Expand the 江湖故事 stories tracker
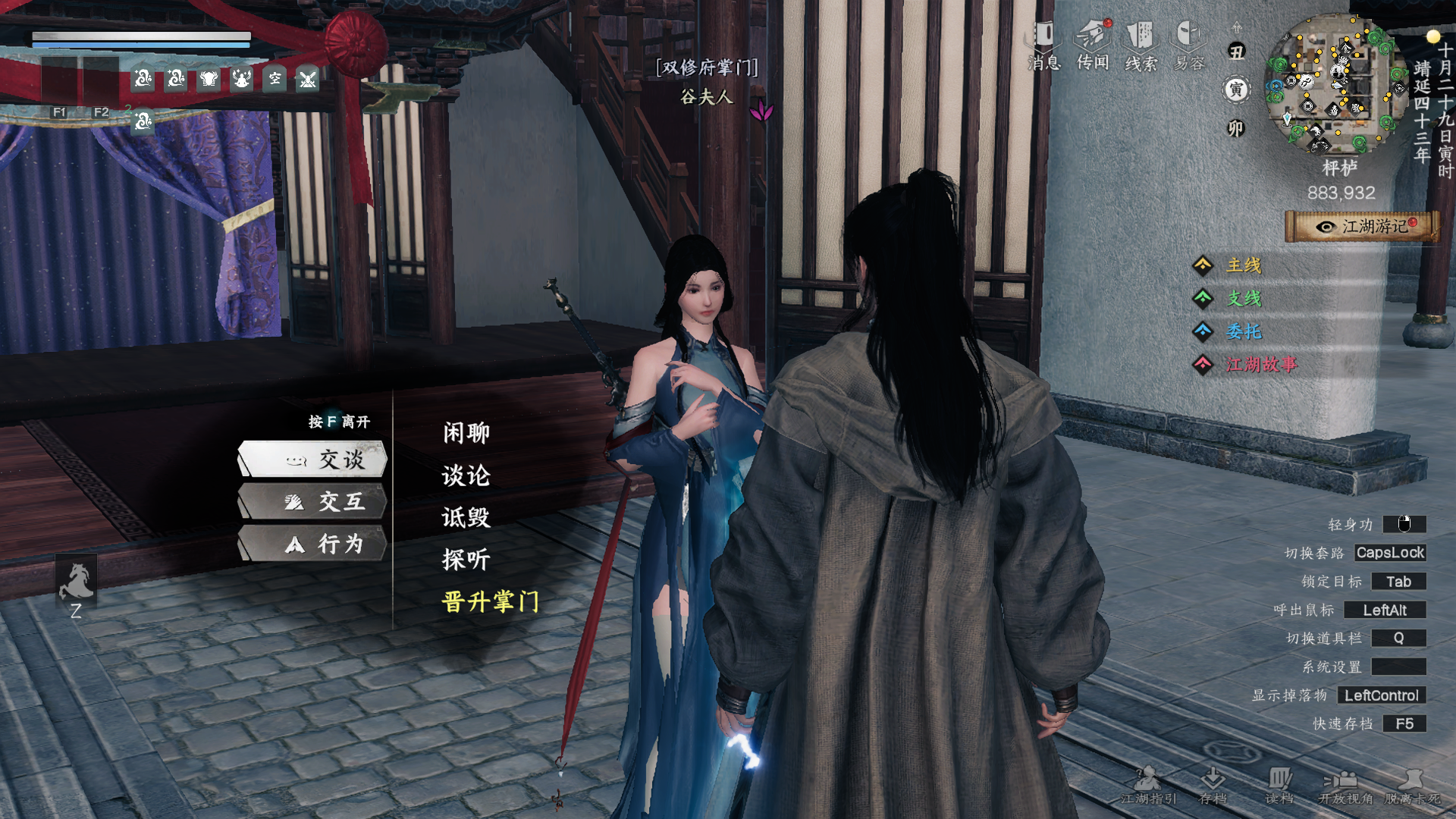This screenshot has width=1456, height=819. (1260, 365)
